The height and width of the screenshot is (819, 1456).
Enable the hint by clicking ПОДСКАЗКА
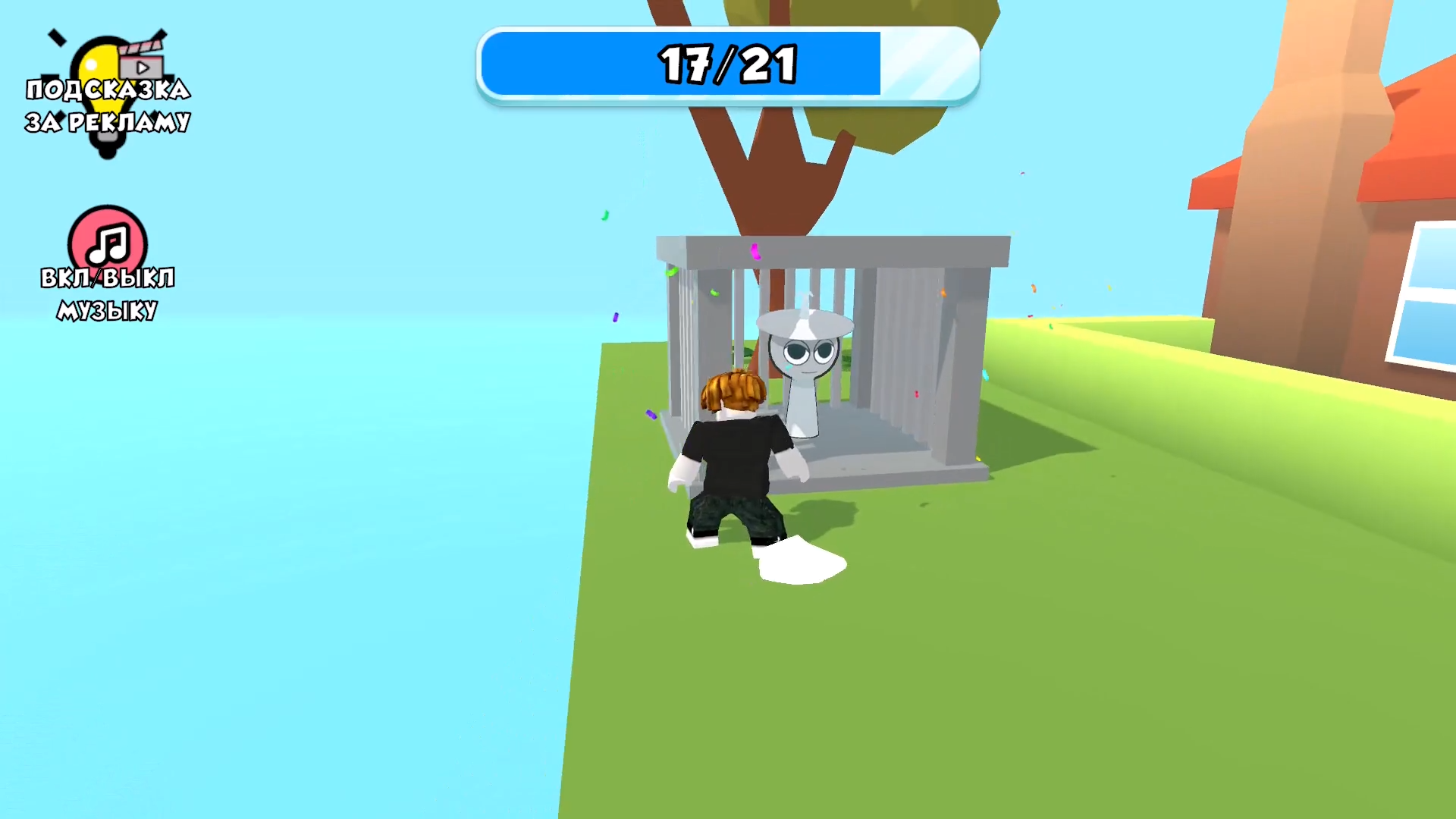[108, 89]
